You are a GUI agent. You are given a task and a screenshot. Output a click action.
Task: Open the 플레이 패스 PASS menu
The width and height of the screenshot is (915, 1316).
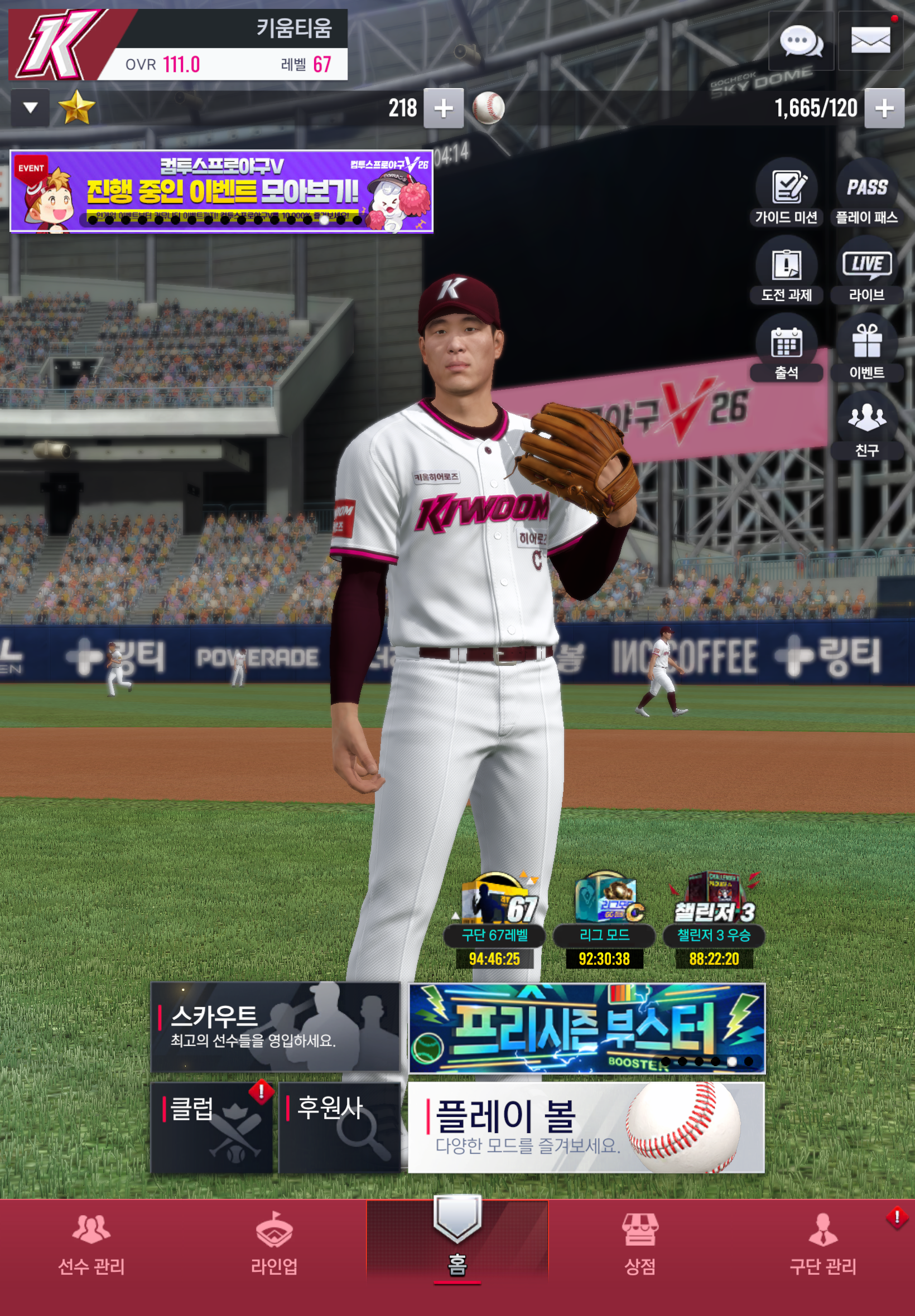[x=866, y=192]
